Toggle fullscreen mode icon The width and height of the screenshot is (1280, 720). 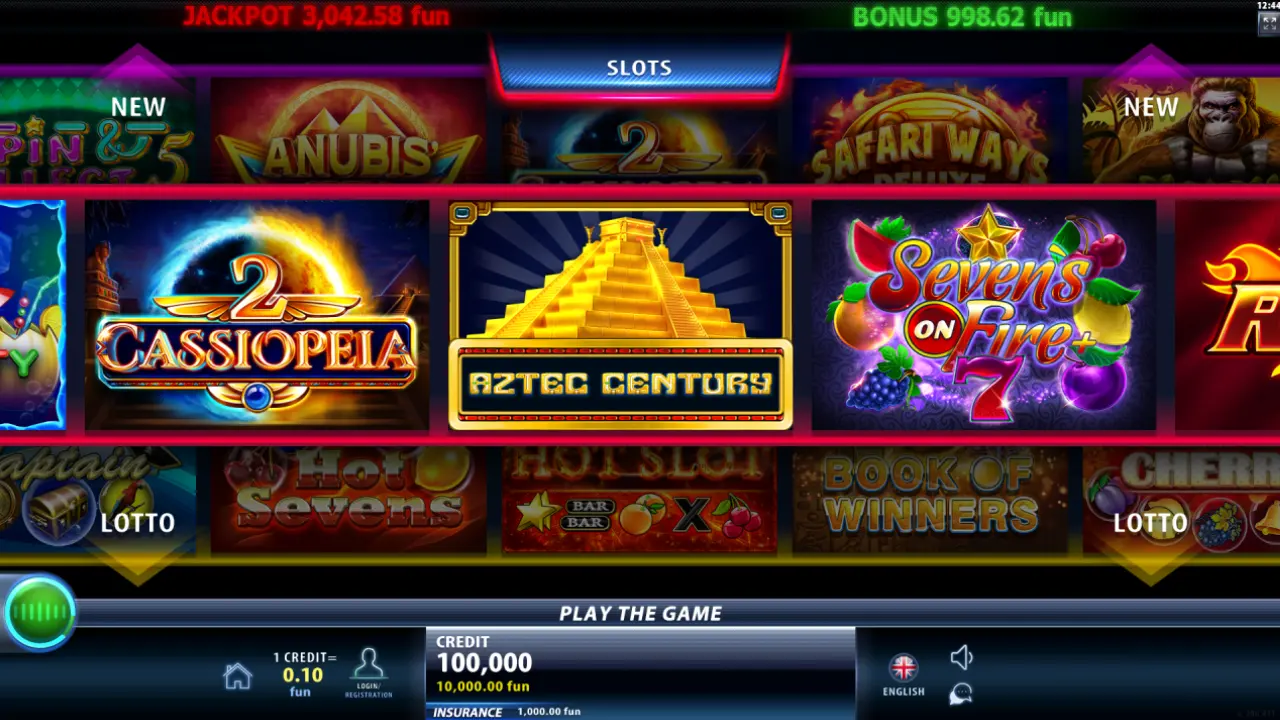pyautogui.click(x=1267, y=24)
